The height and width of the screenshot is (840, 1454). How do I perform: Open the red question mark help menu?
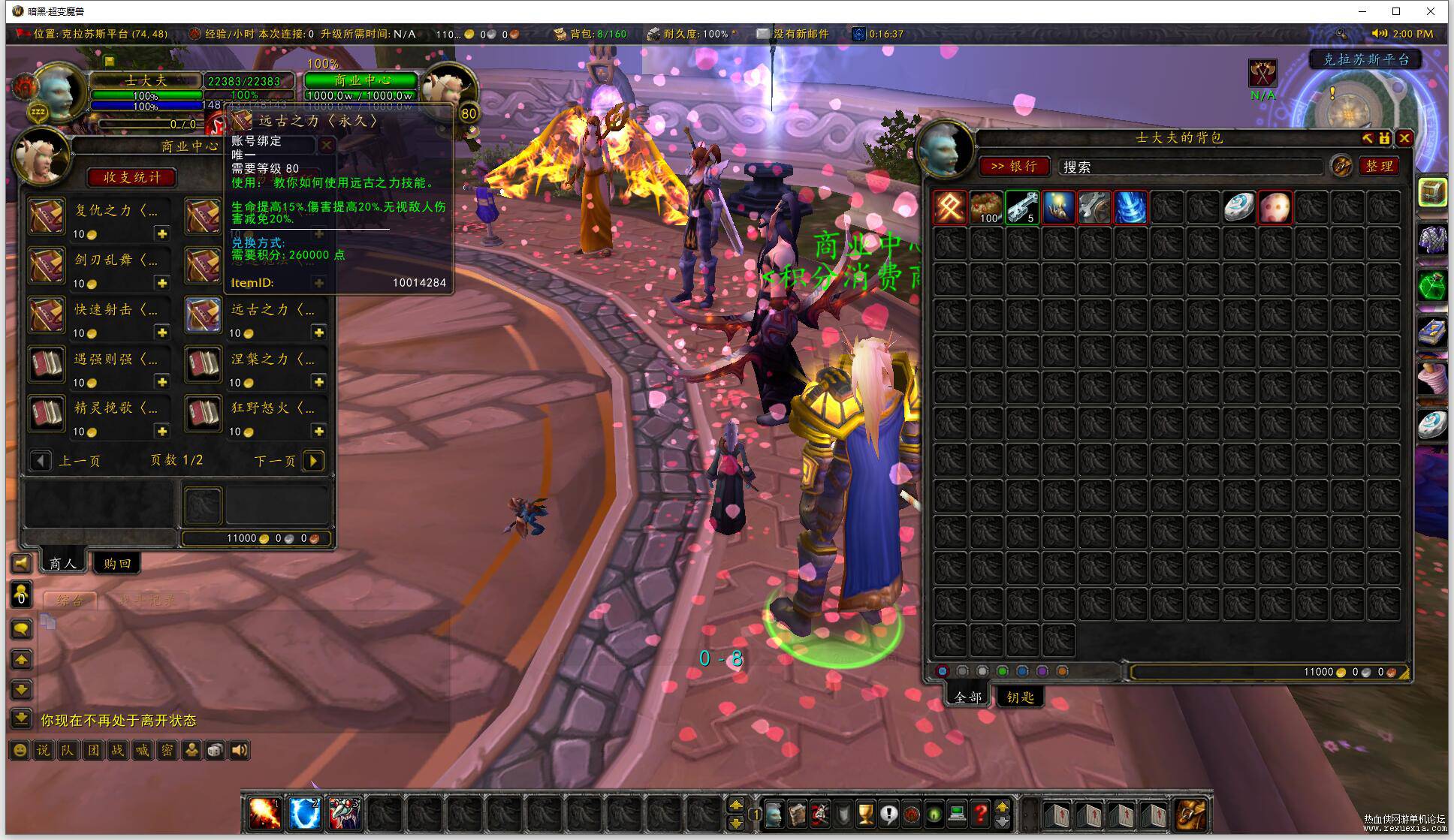point(979,814)
